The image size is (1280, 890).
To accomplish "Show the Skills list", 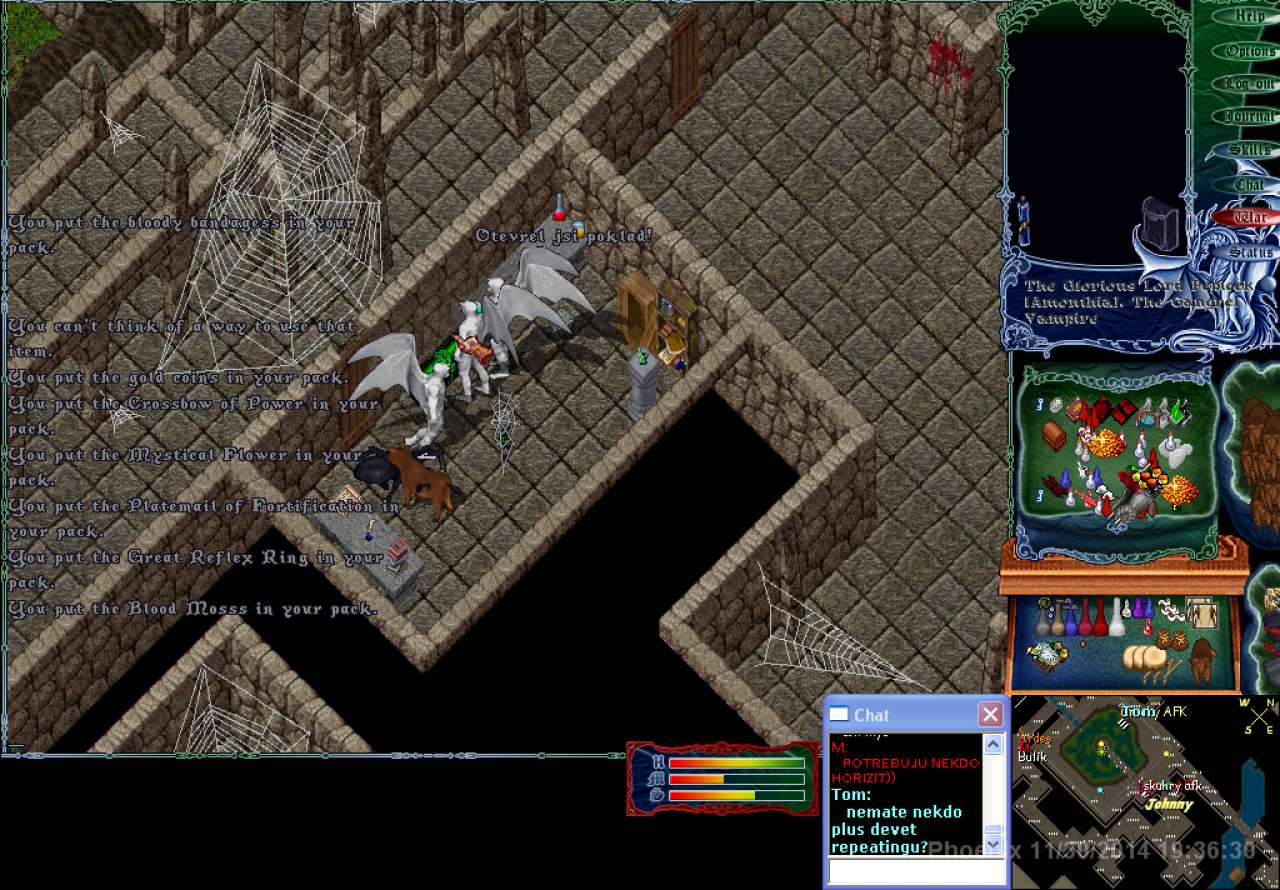I will [x=1249, y=150].
